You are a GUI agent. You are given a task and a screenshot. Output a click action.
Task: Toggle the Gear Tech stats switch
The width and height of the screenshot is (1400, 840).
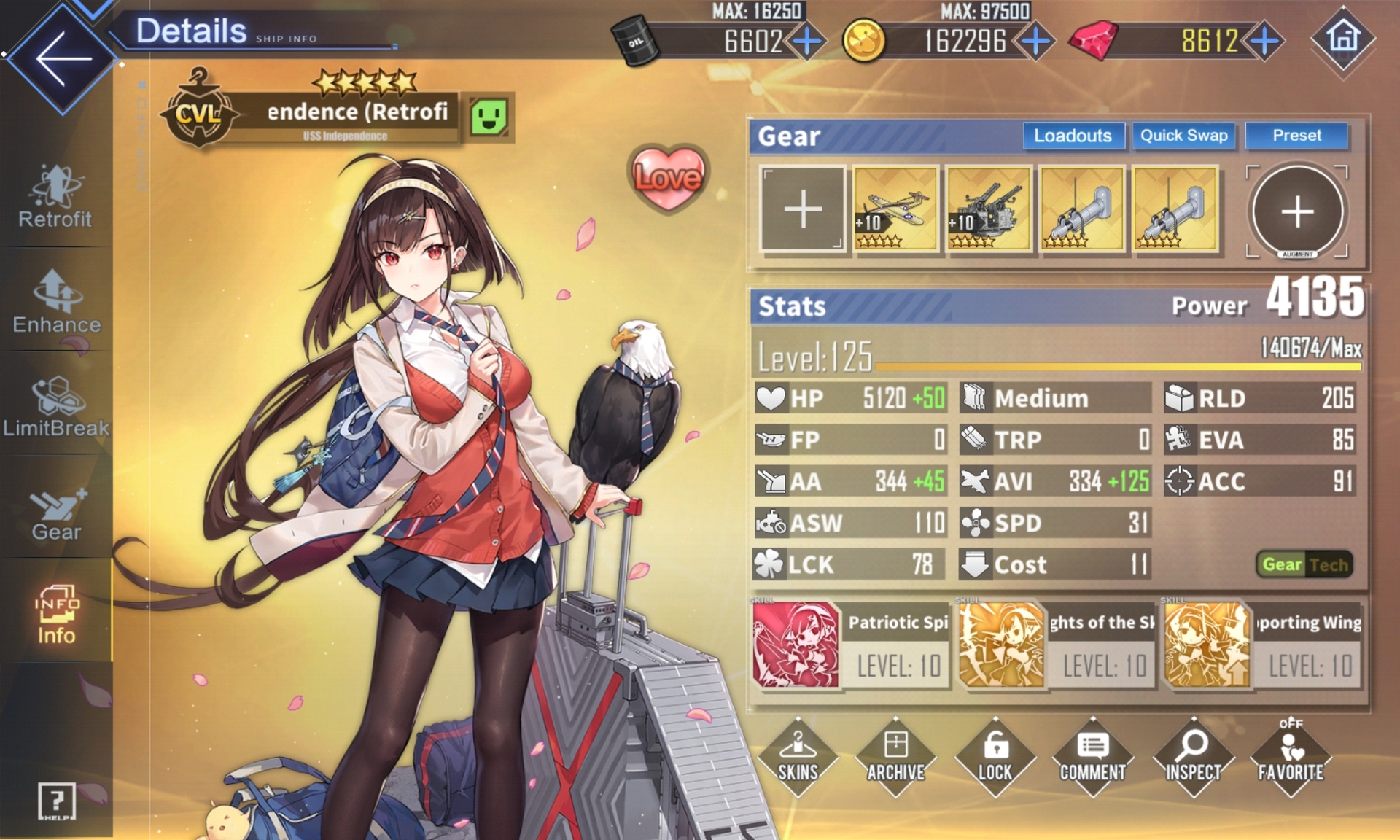[x=1304, y=564]
